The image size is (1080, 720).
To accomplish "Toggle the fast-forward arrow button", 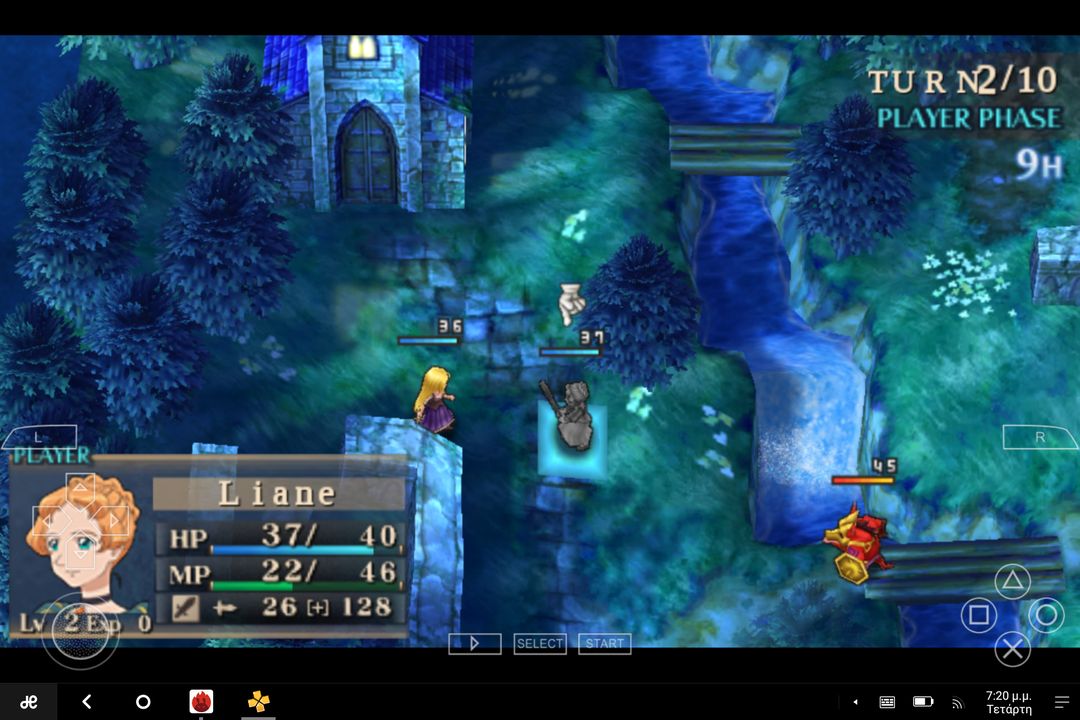I will tap(475, 644).
